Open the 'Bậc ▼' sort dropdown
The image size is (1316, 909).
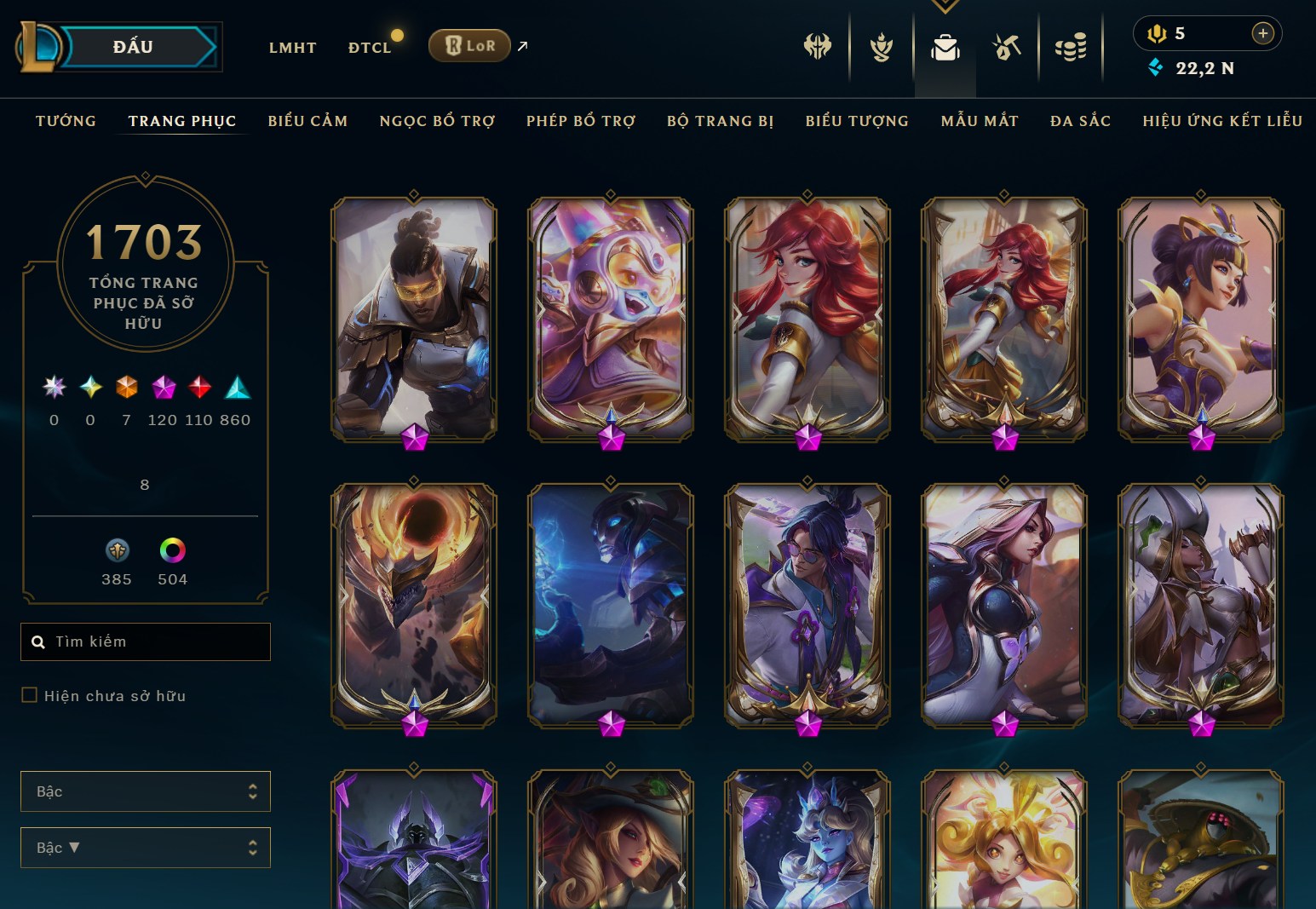(x=145, y=847)
